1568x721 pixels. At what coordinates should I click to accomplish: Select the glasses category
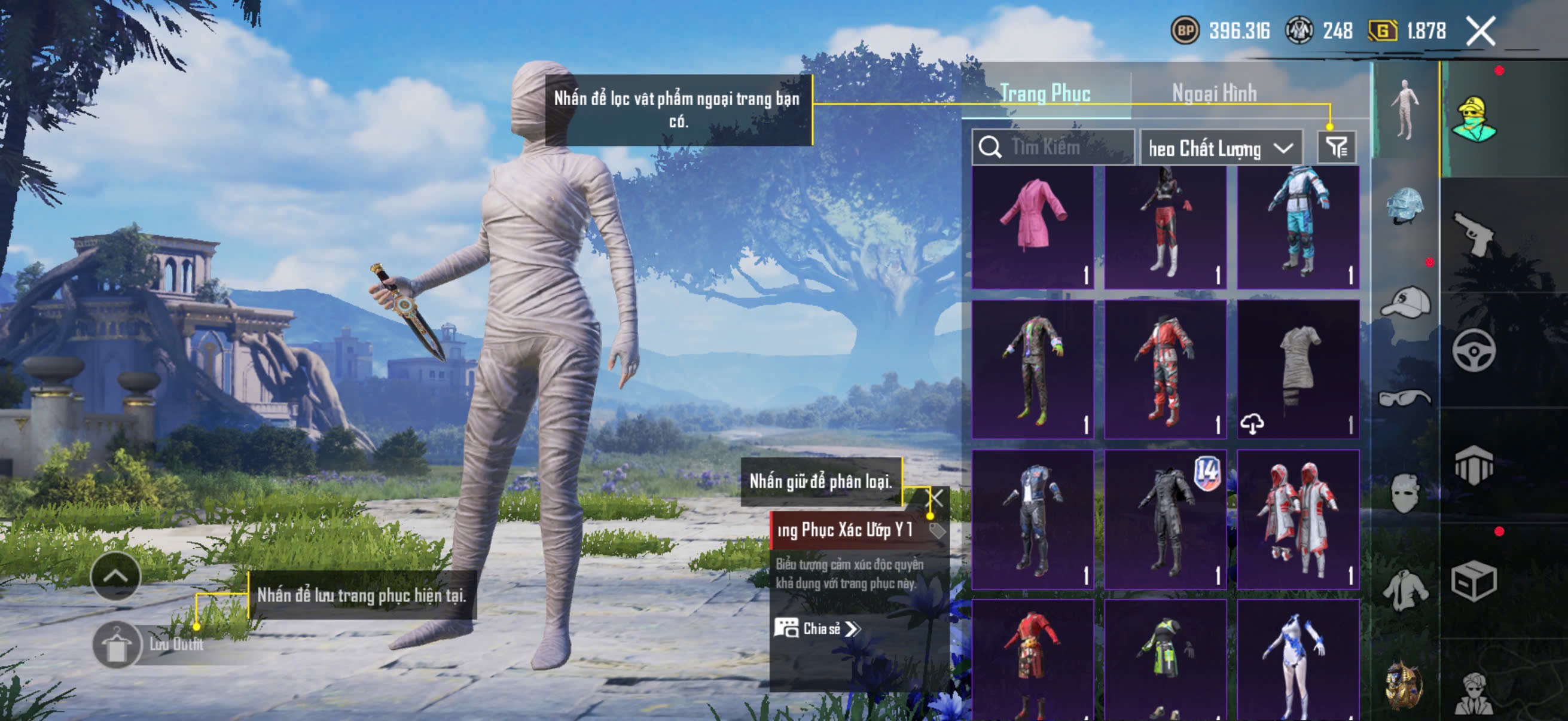coord(1404,398)
